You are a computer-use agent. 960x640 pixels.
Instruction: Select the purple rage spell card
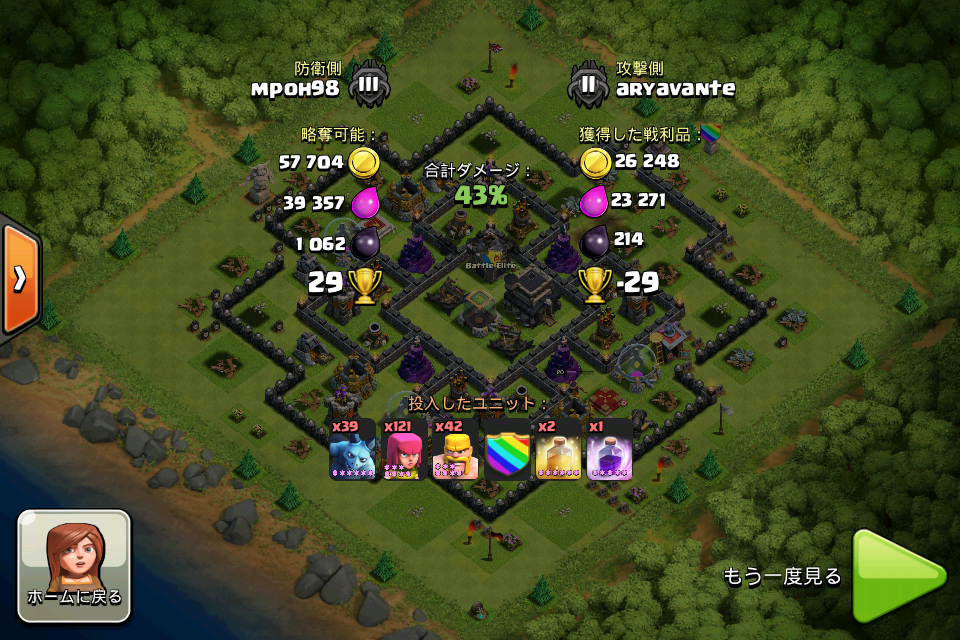point(609,449)
